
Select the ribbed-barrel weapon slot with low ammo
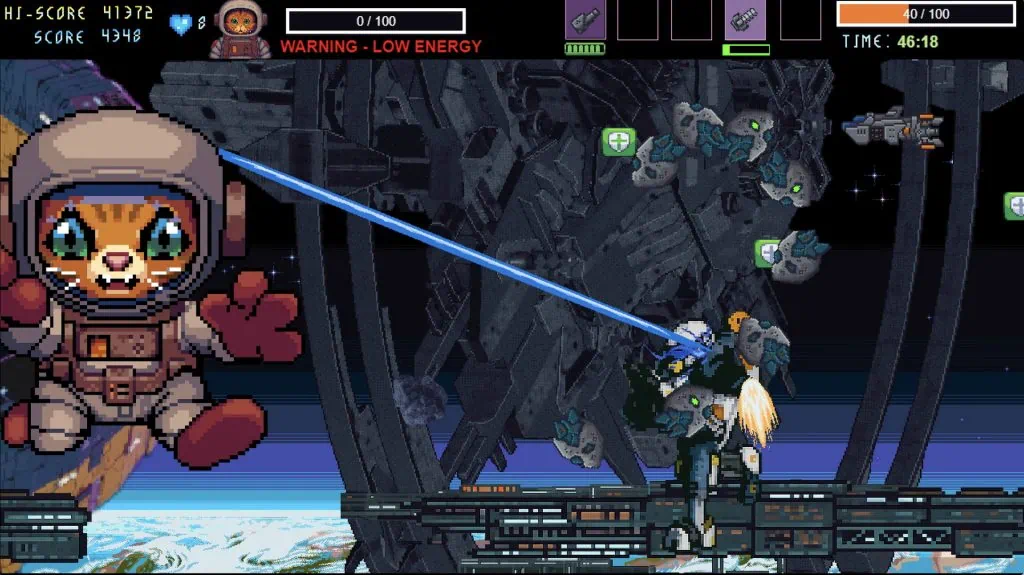pyautogui.click(x=745, y=20)
